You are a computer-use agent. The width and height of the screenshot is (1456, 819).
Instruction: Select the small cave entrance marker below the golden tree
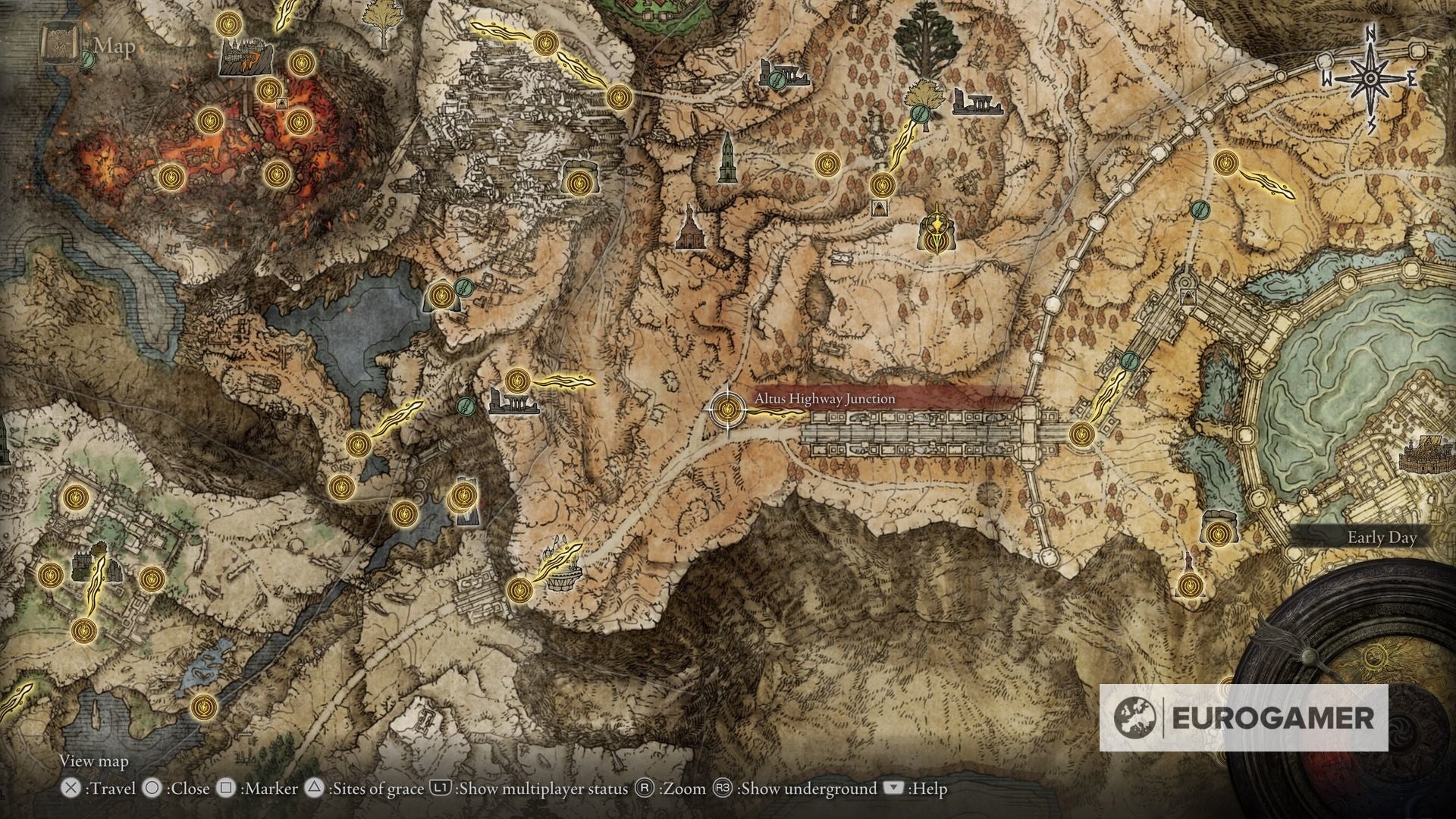[x=879, y=208]
